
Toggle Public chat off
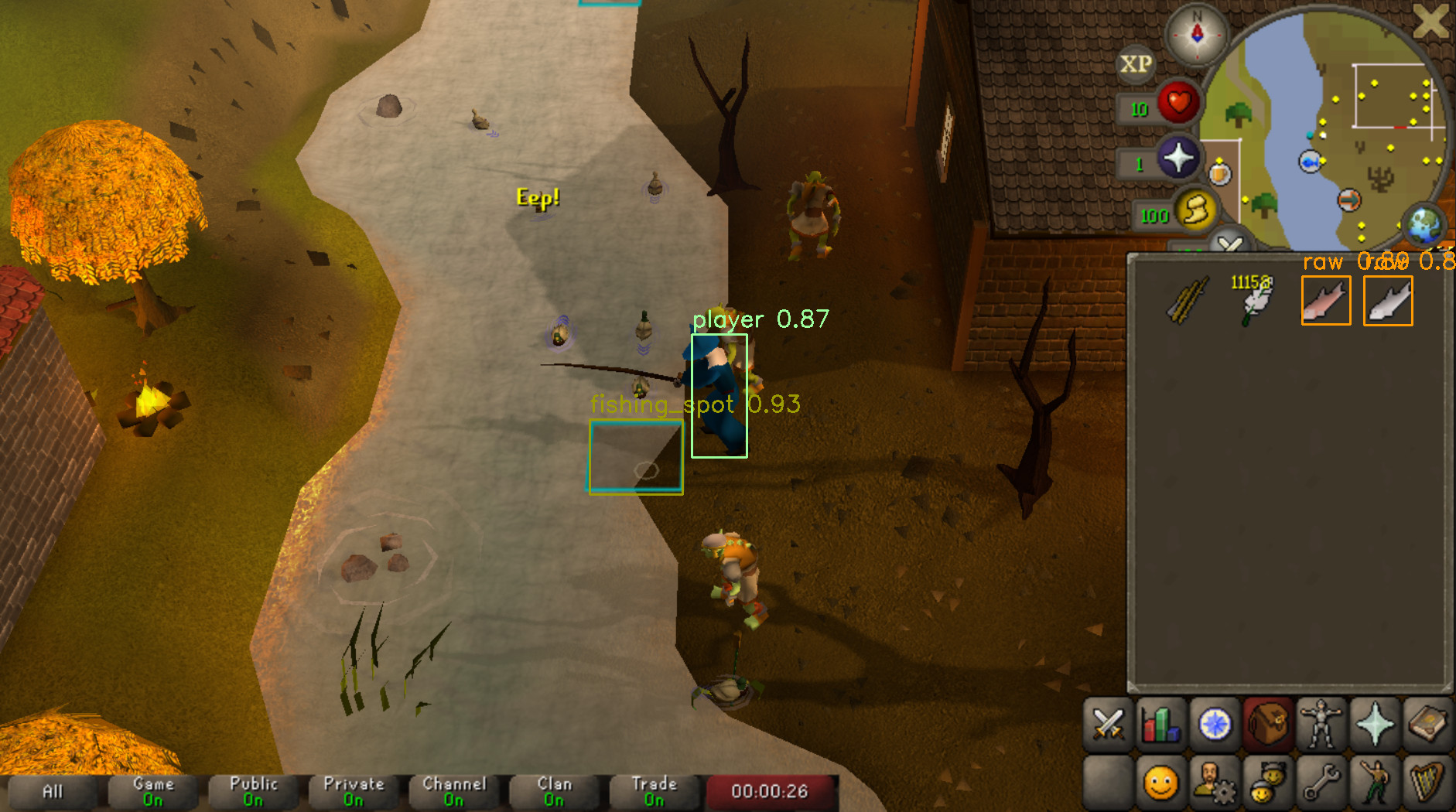point(254,790)
